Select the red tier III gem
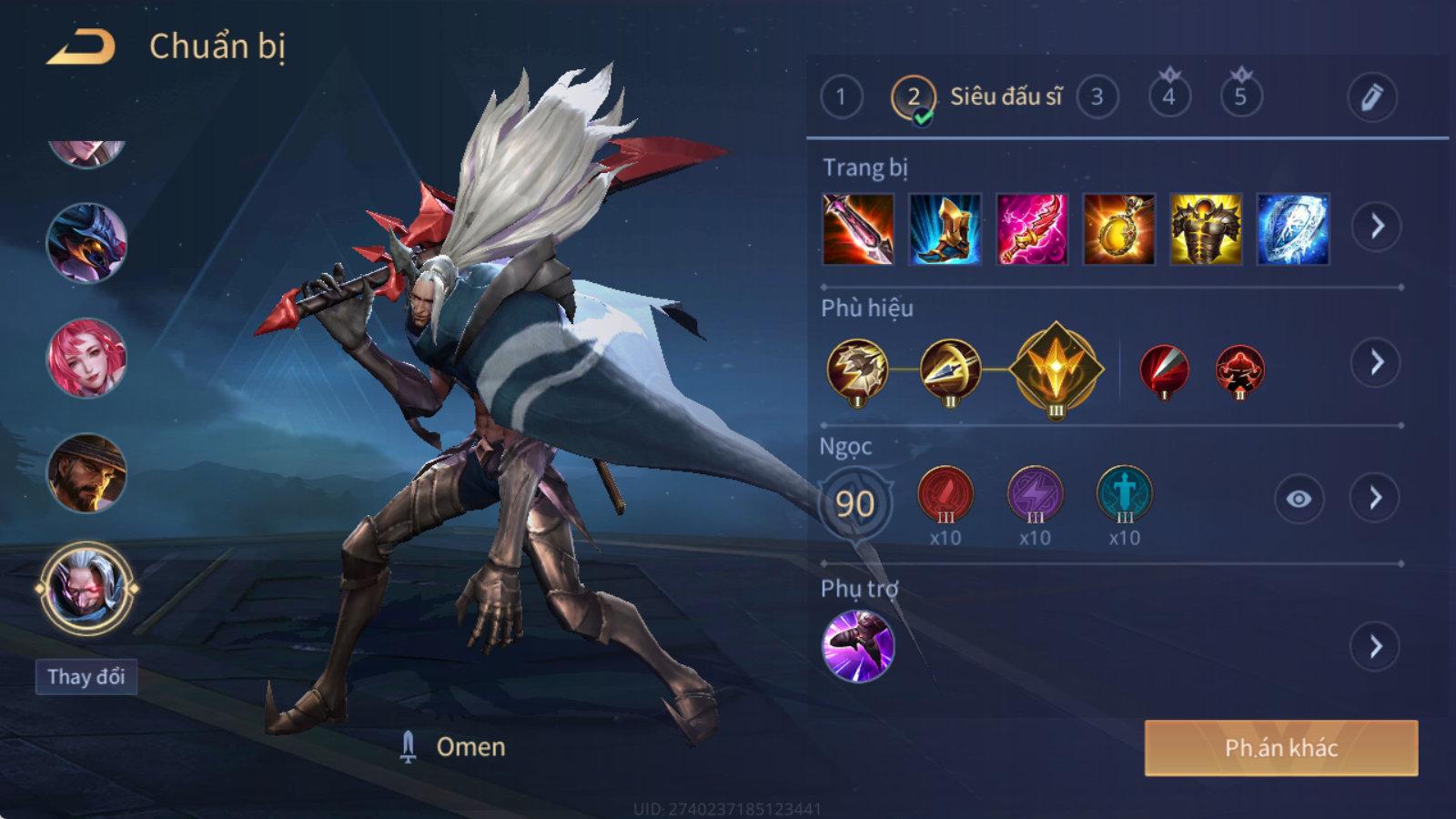Image resolution: width=1456 pixels, height=819 pixels. point(945,495)
